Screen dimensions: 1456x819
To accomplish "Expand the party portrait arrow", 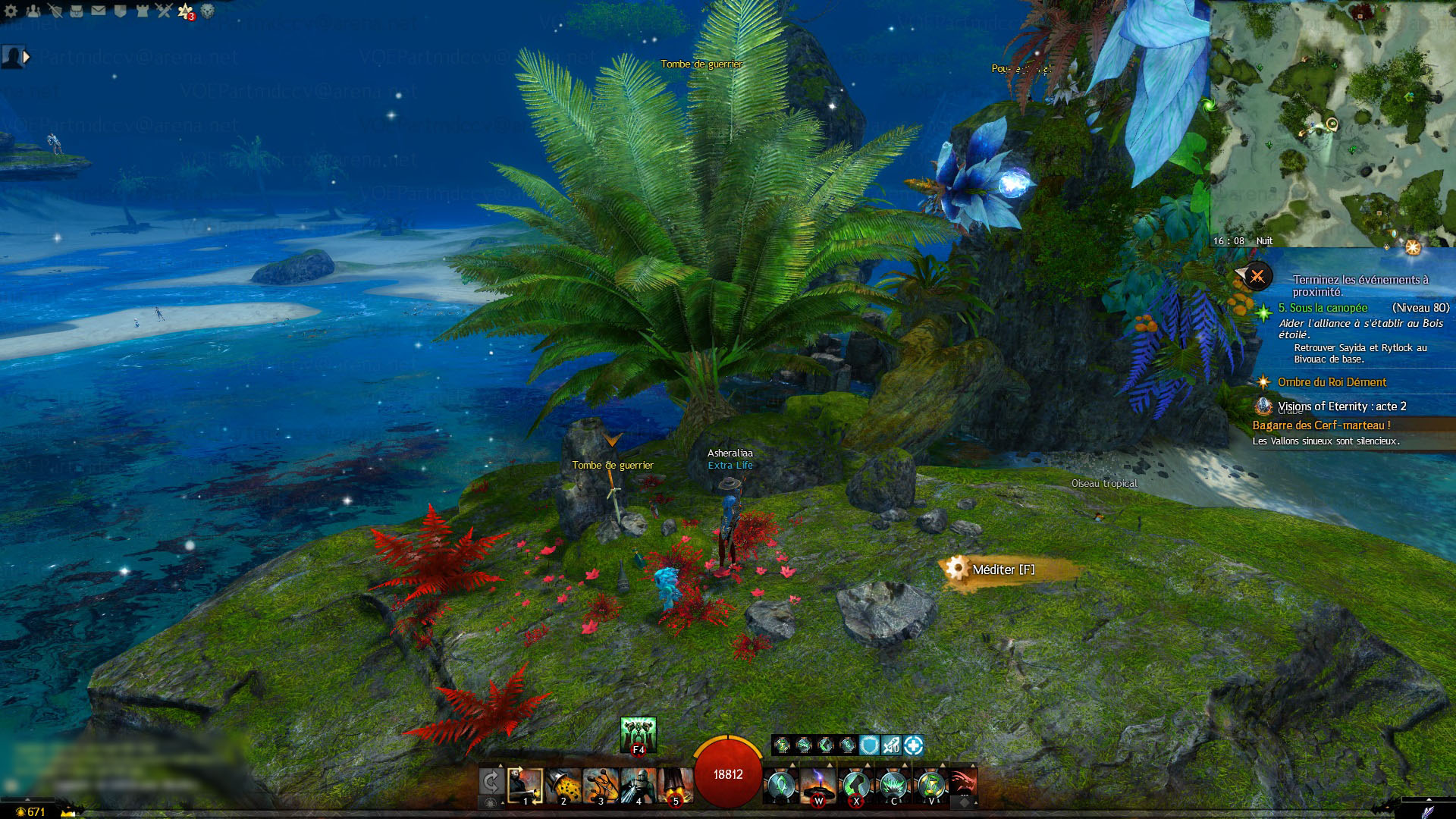I will pyautogui.click(x=27, y=57).
